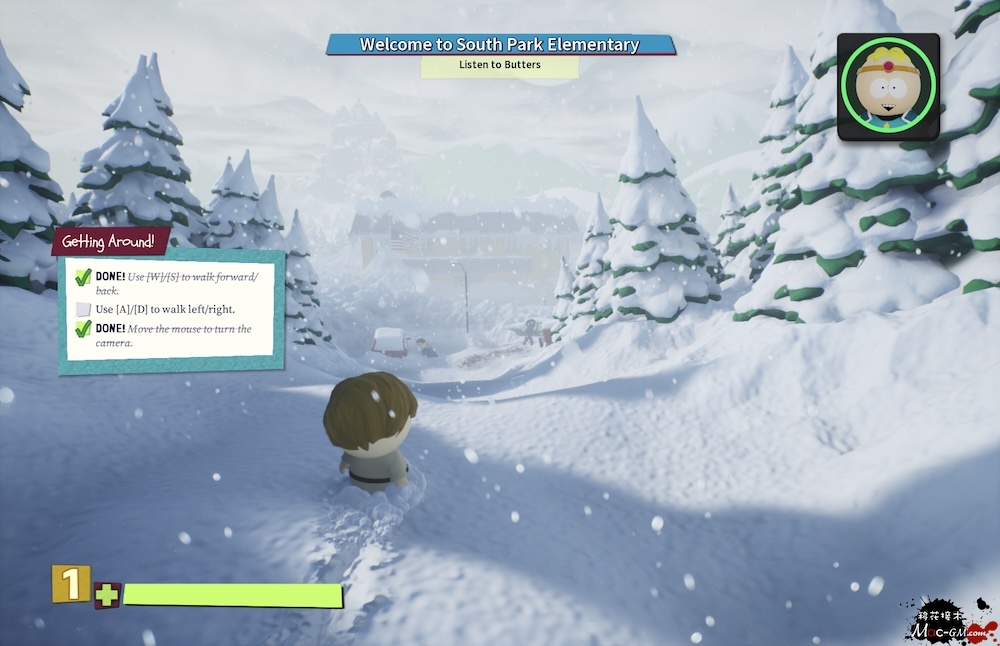Image resolution: width=1000 pixels, height=646 pixels.
Task: Click the Listen to Butters objective
Action: pyautogui.click(x=500, y=66)
